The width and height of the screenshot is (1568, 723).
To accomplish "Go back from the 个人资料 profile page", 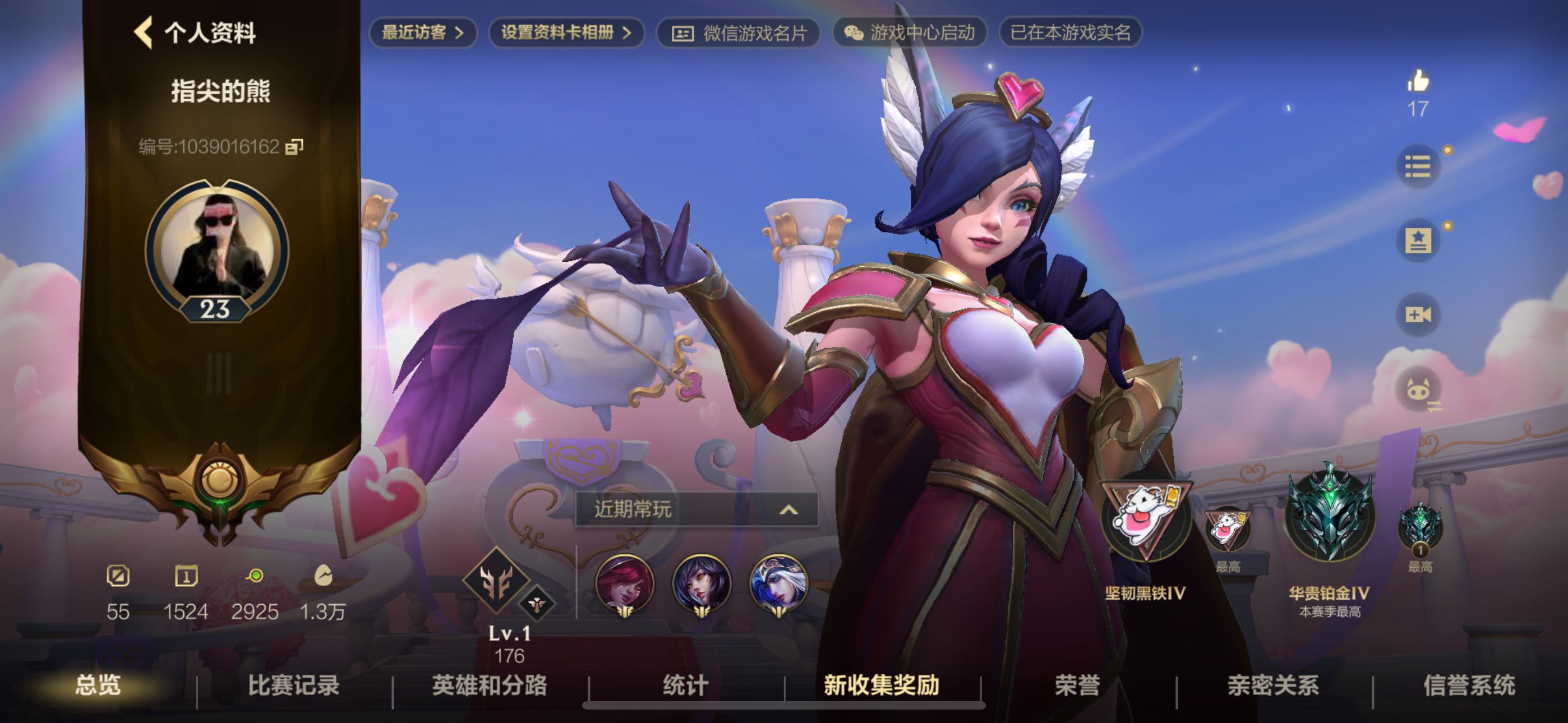I will 144,33.
